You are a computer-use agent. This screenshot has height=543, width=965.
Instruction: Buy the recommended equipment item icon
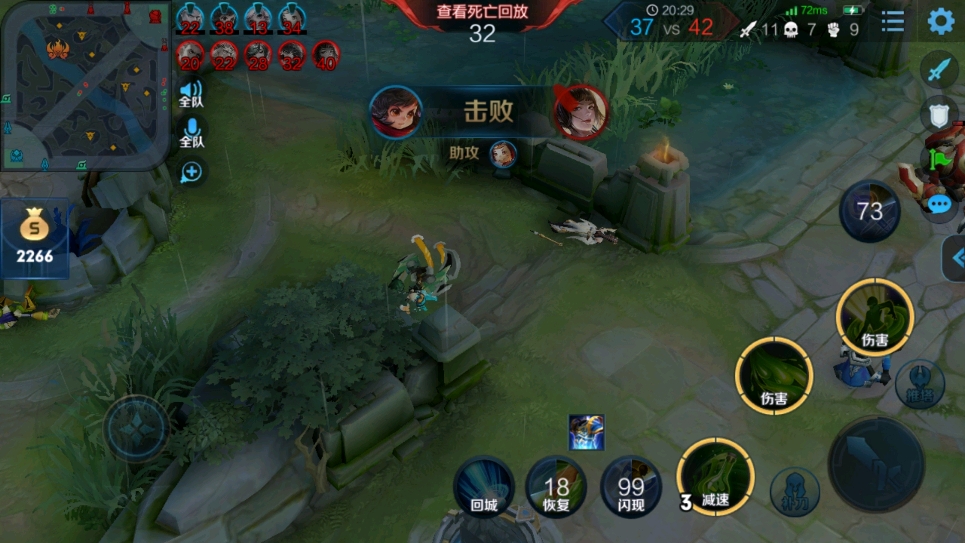pyautogui.click(x=586, y=431)
